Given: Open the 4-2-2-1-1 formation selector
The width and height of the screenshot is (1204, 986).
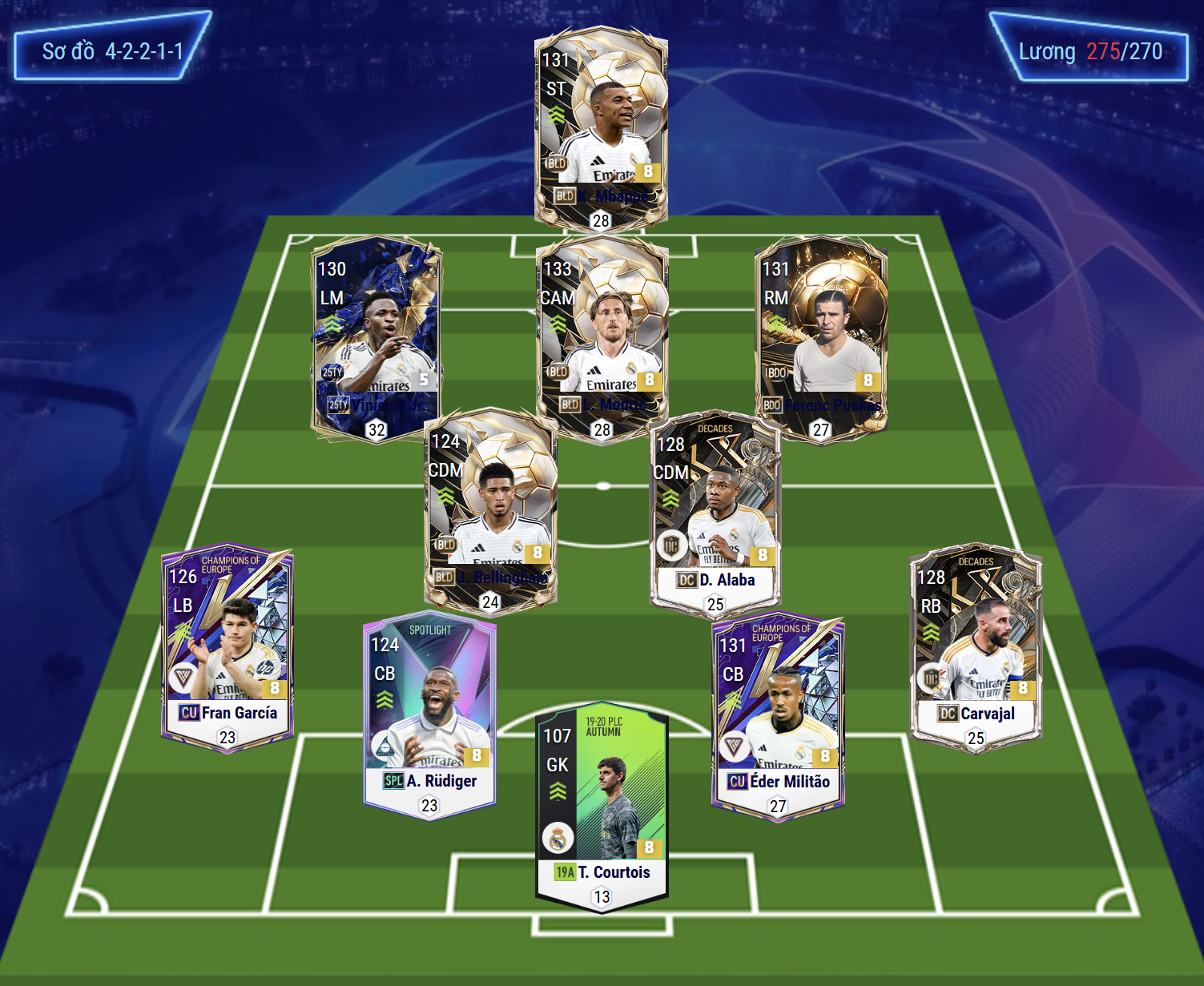Looking at the screenshot, I should click(112, 51).
